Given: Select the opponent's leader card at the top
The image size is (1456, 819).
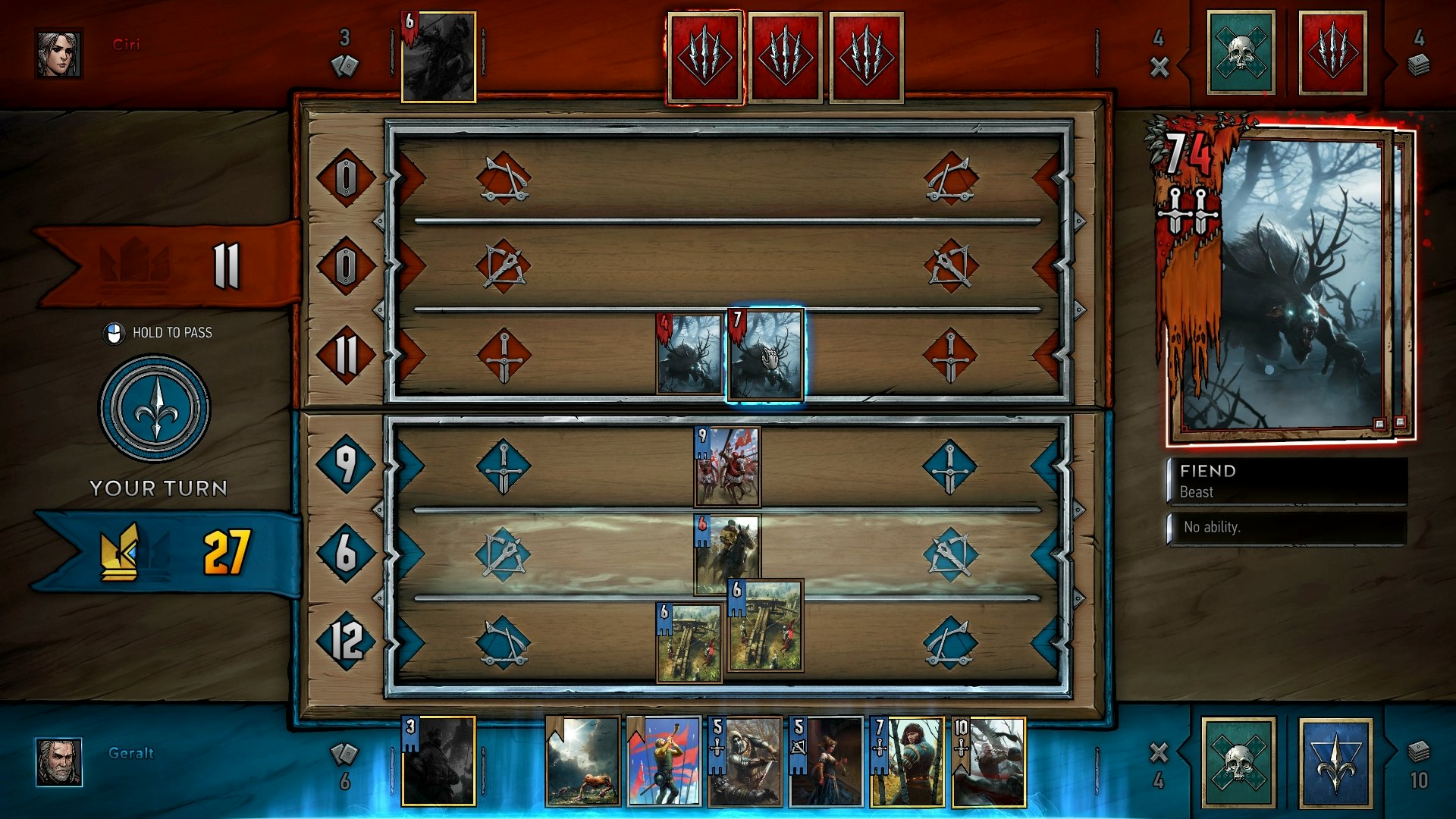Looking at the screenshot, I should click(x=438, y=57).
